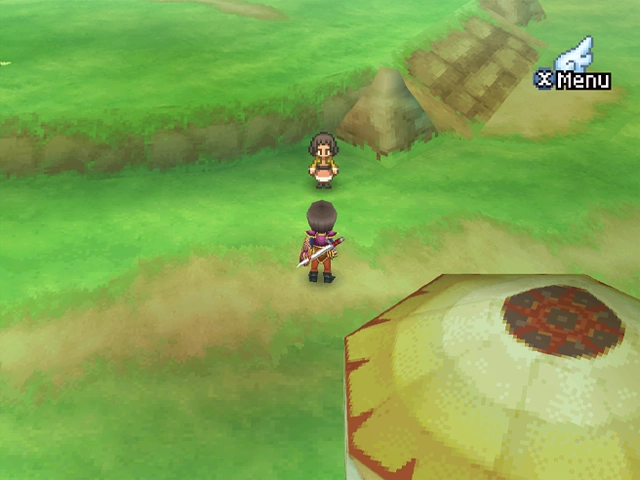
Task: Open the Menu button with wing icon
Action: tap(574, 69)
